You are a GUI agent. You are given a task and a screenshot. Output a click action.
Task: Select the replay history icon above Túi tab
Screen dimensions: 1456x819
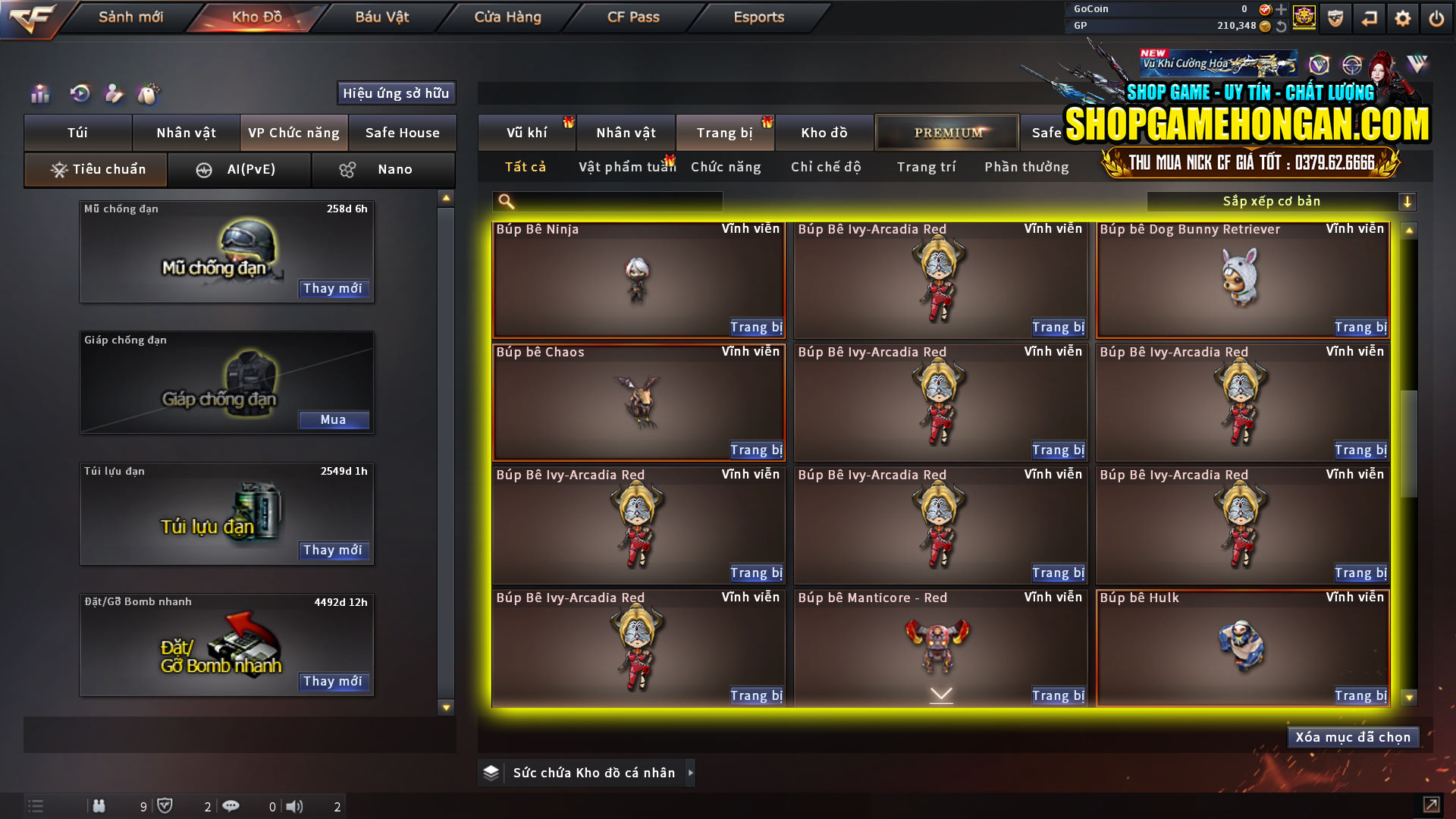[79, 93]
